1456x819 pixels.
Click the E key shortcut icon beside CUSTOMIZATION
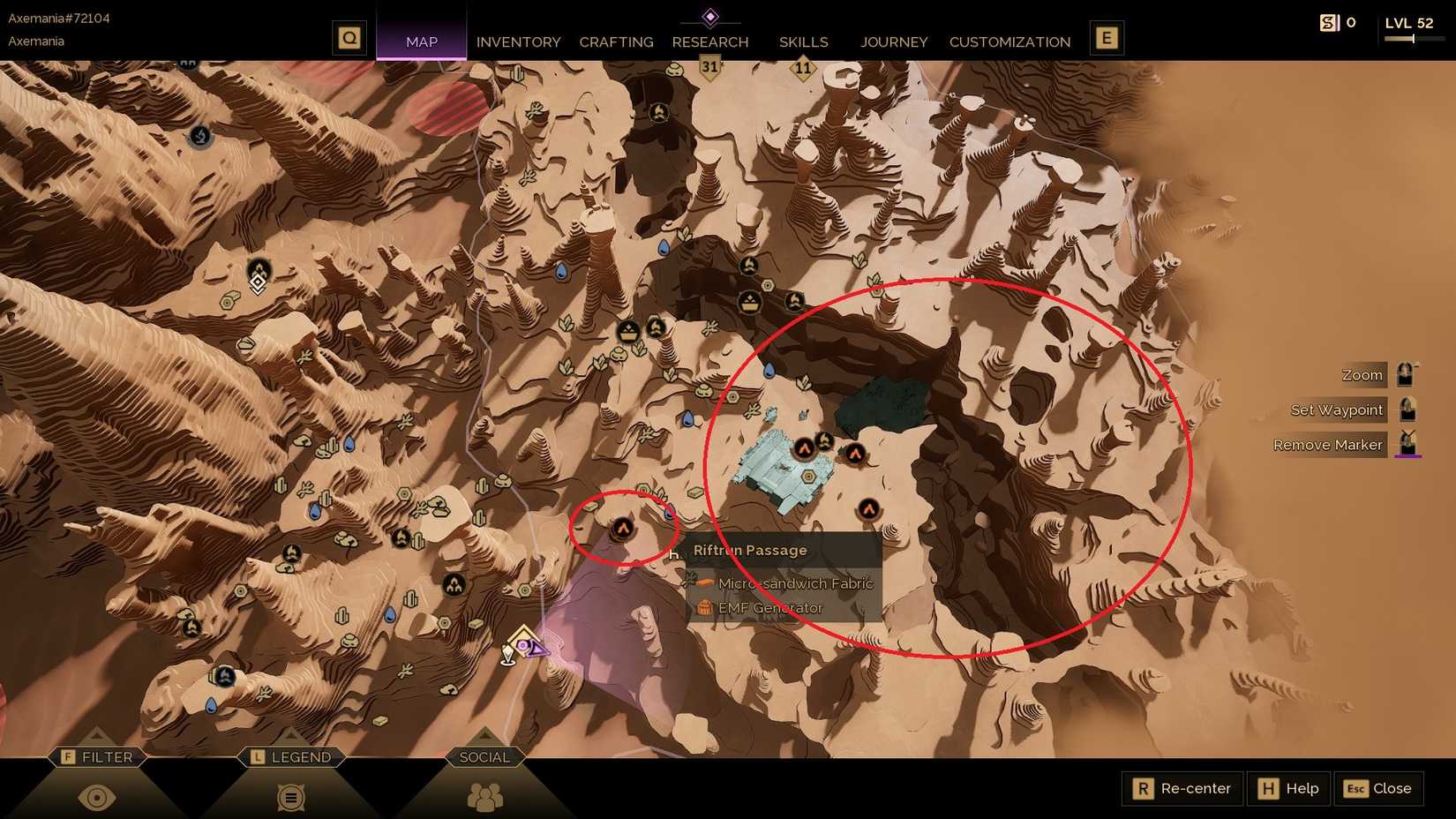[x=1107, y=37]
